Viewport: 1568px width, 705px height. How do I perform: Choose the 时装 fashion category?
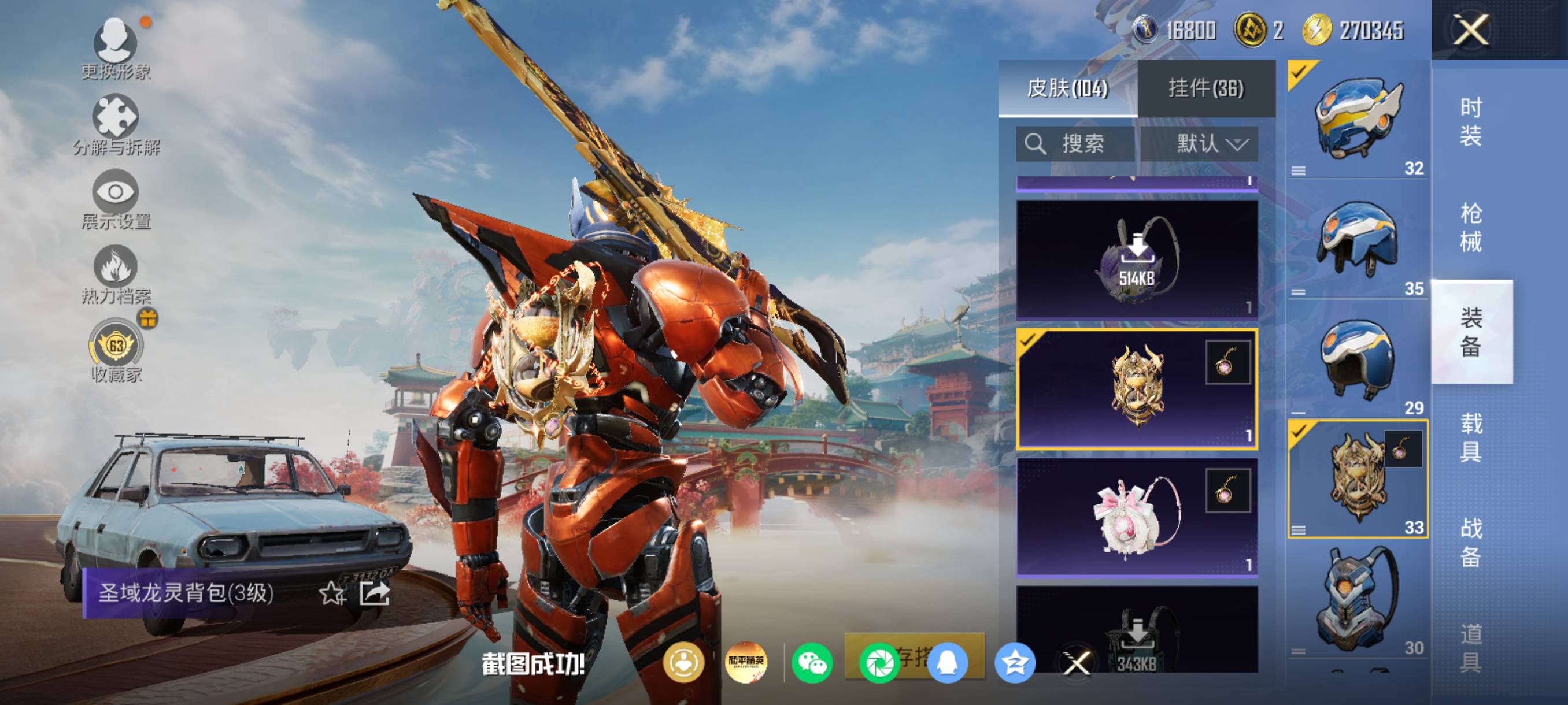click(1471, 122)
